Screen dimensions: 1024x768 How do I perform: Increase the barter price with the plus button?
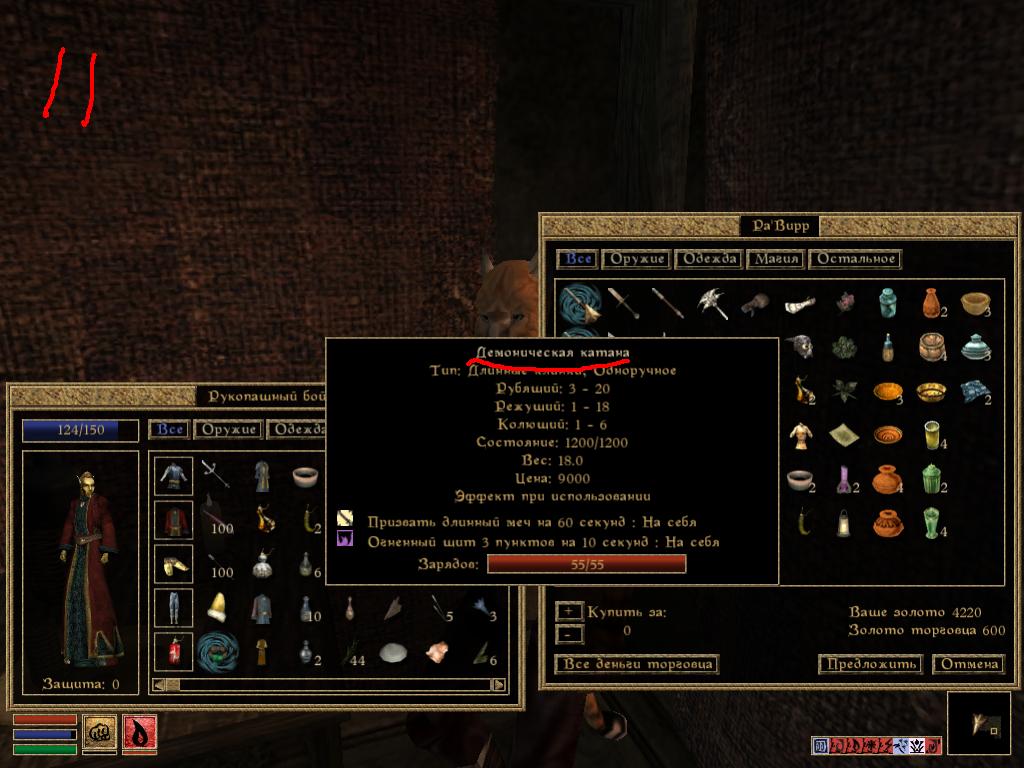[568, 611]
